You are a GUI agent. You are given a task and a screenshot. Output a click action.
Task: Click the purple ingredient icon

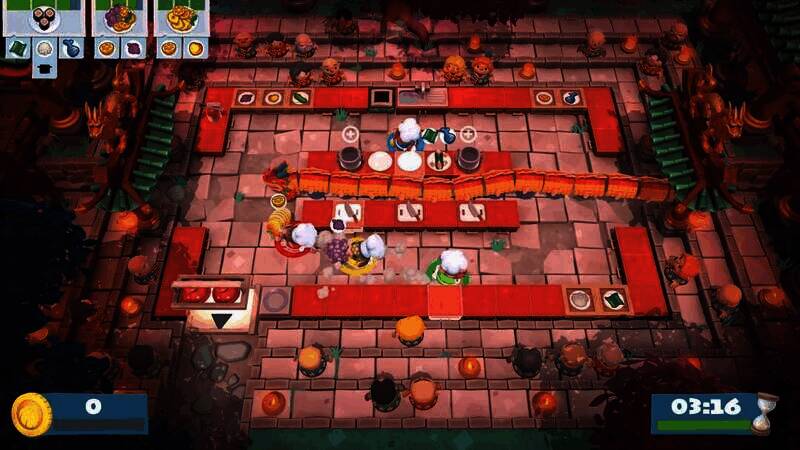point(132,47)
